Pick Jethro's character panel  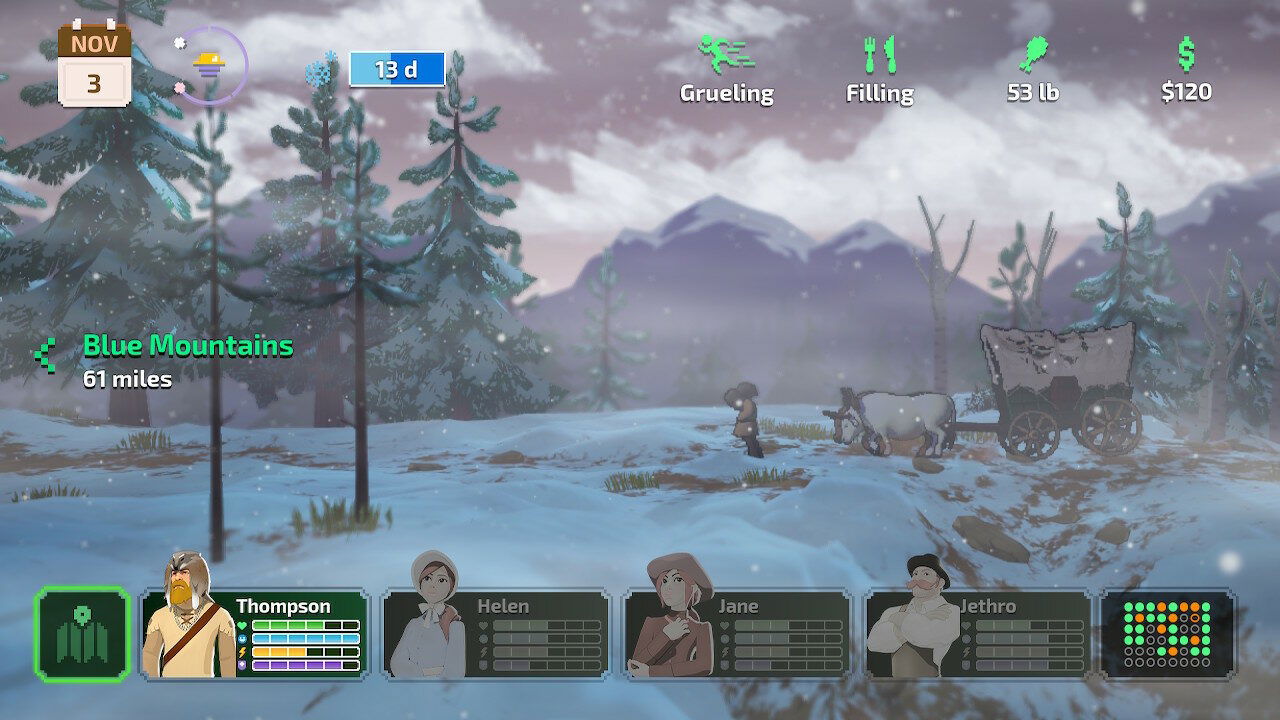pyautogui.click(x=978, y=634)
